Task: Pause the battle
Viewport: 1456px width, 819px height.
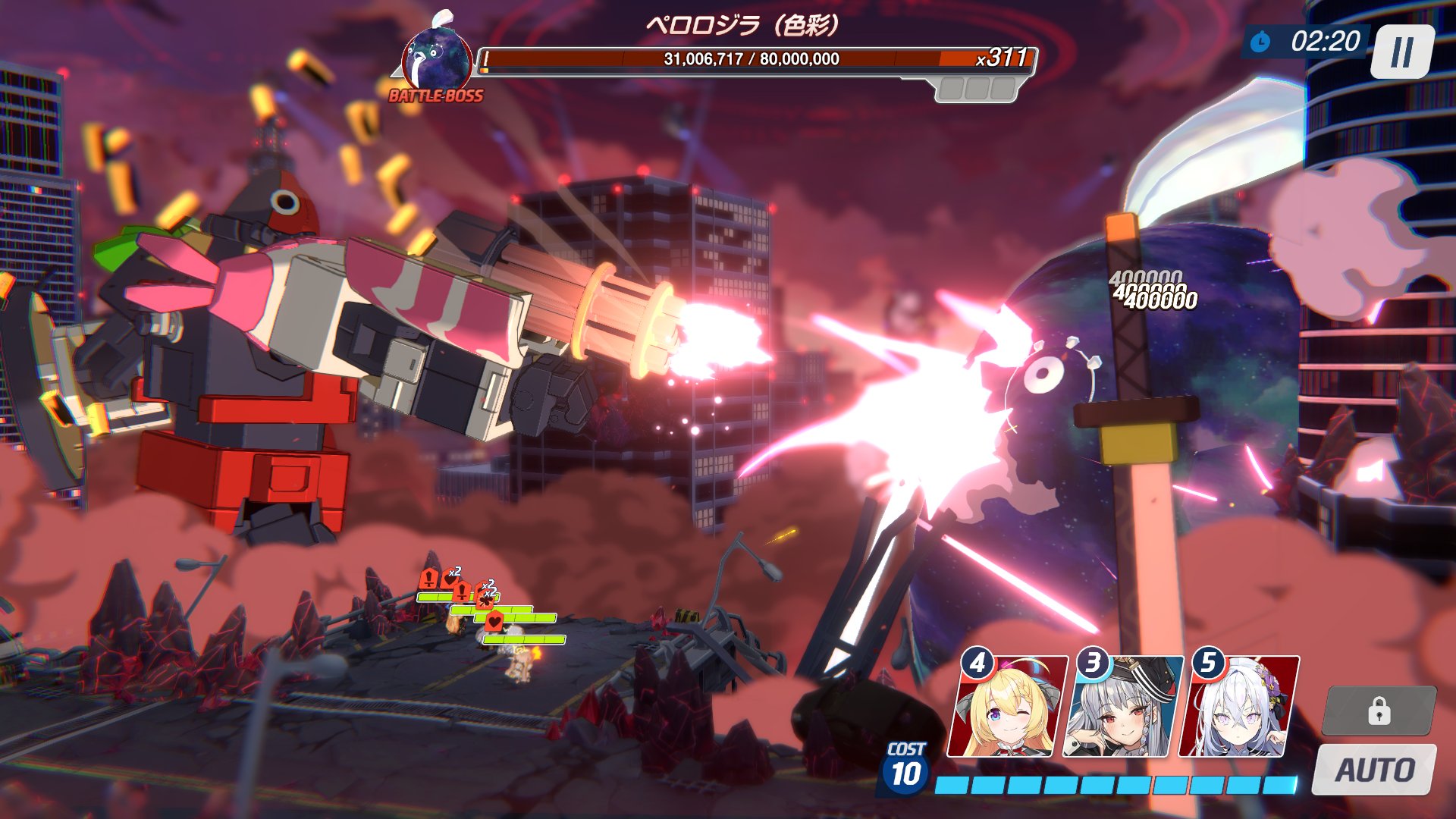Action: pos(1402,52)
